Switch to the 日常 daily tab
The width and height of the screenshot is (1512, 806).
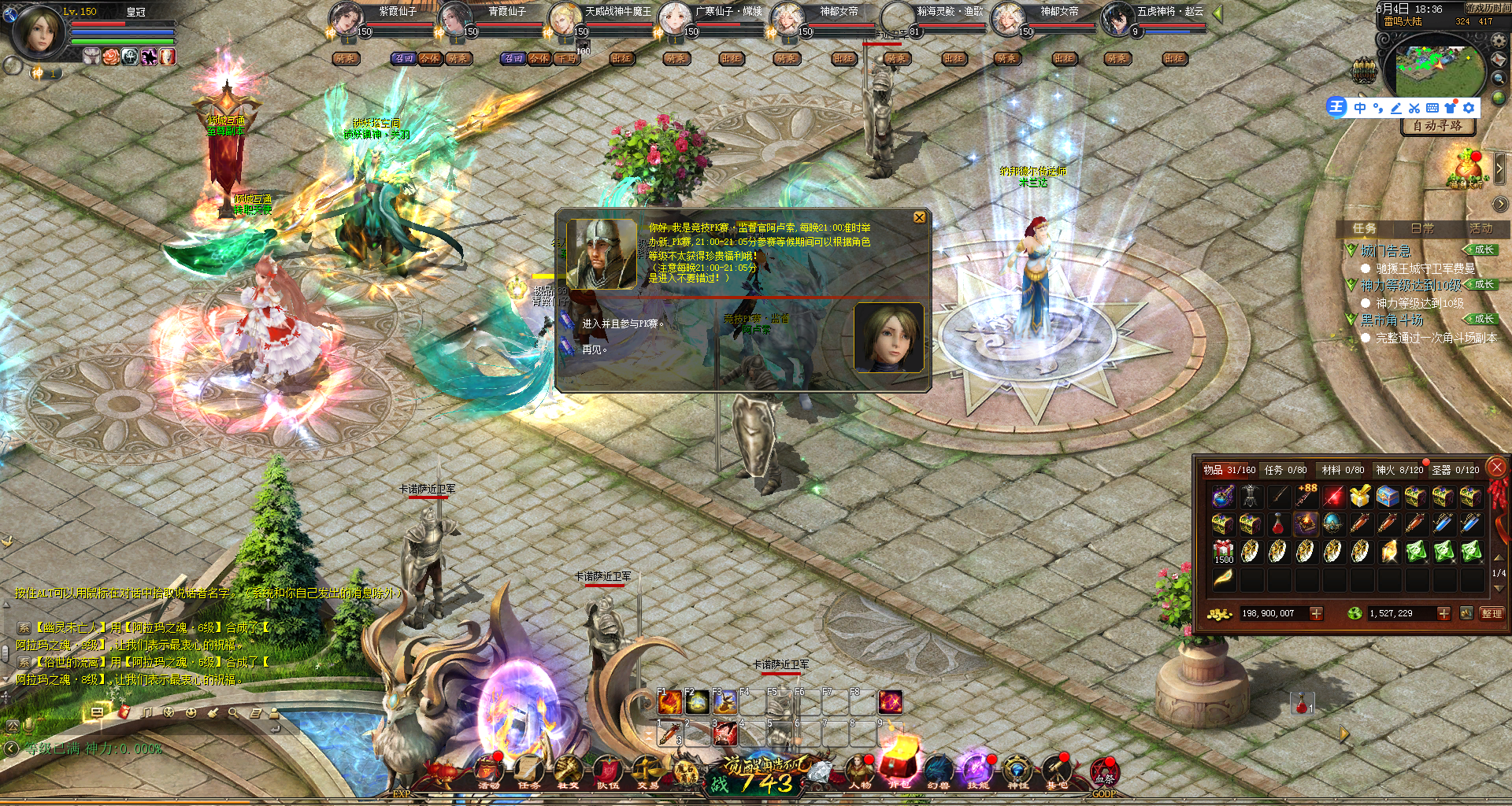(x=1422, y=228)
